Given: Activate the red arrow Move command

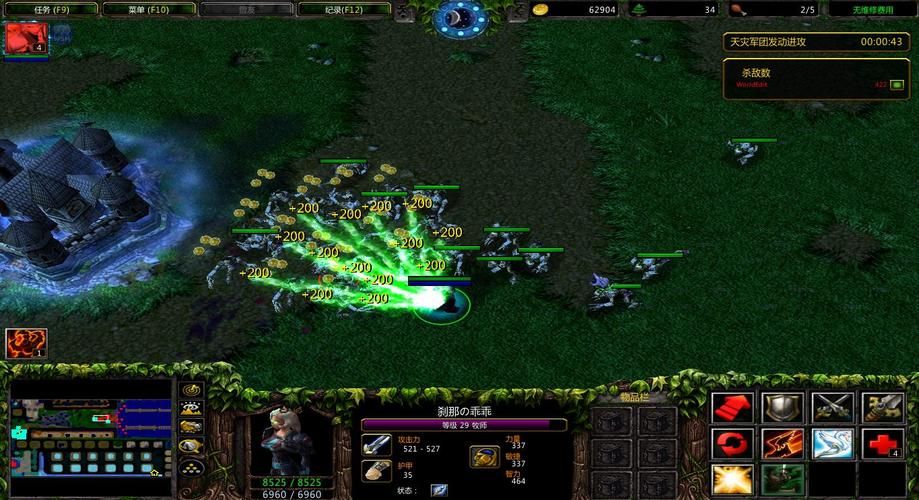Looking at the screenshot, I should tap(730, 407).
